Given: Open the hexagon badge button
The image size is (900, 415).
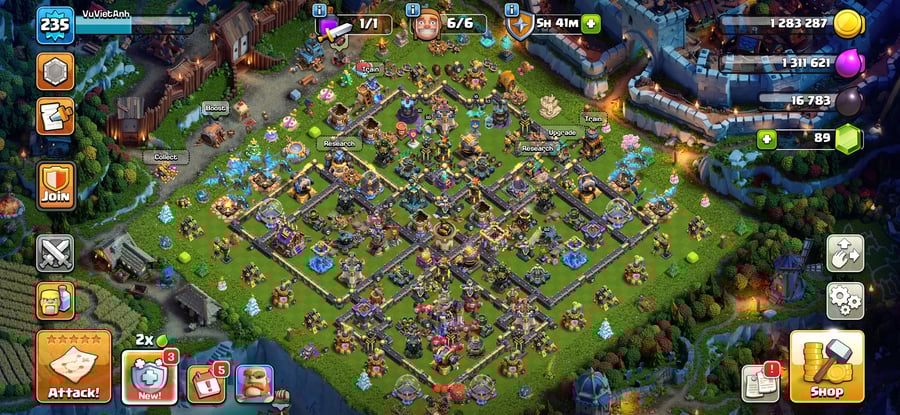Looking at the screenshot, I should pyautogui.click(x=55, y=71).
